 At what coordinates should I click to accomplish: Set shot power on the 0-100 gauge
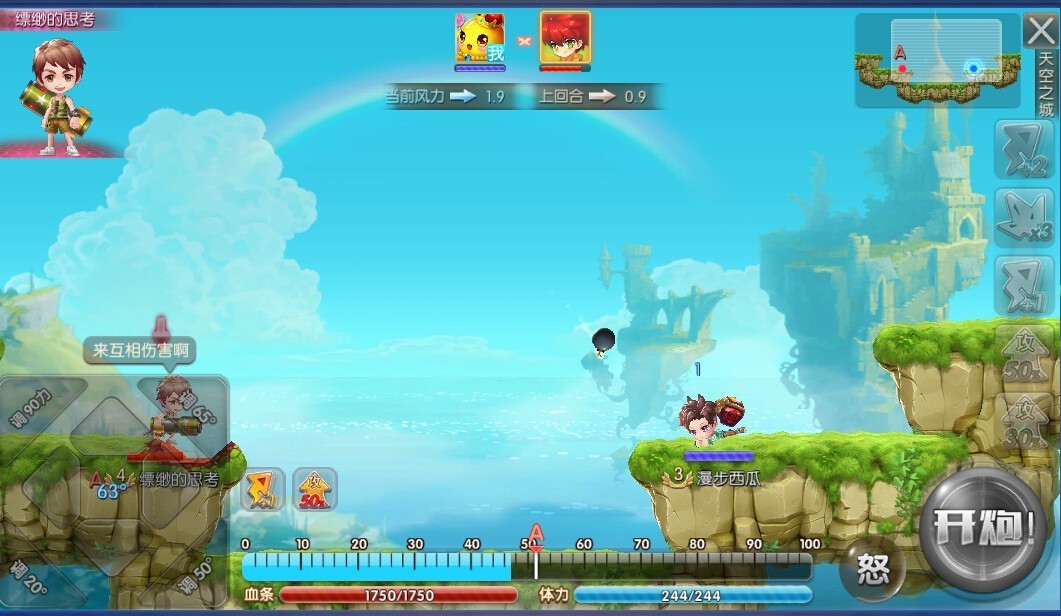pos(527,567)
